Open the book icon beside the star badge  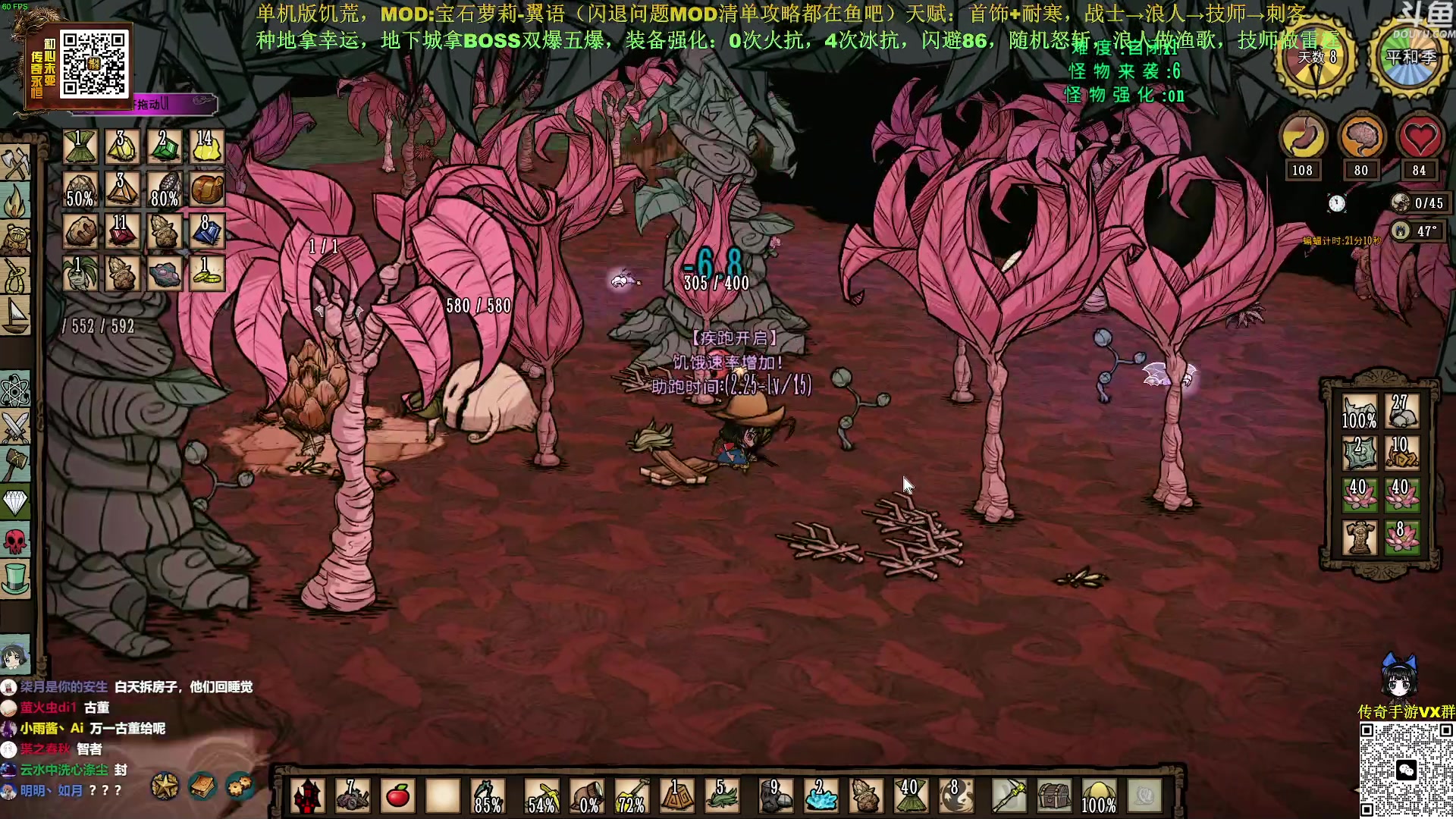point(202,787)
